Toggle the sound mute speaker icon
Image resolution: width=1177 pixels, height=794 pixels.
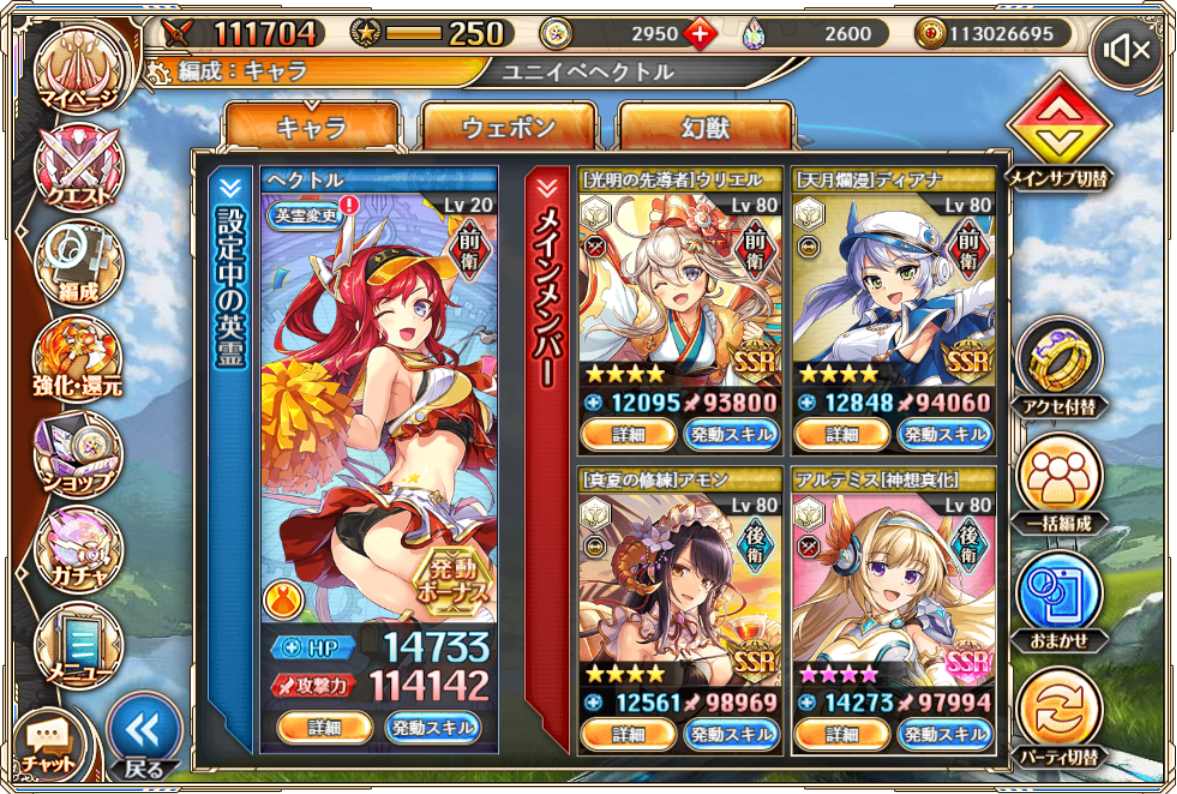click(1128, 50)
